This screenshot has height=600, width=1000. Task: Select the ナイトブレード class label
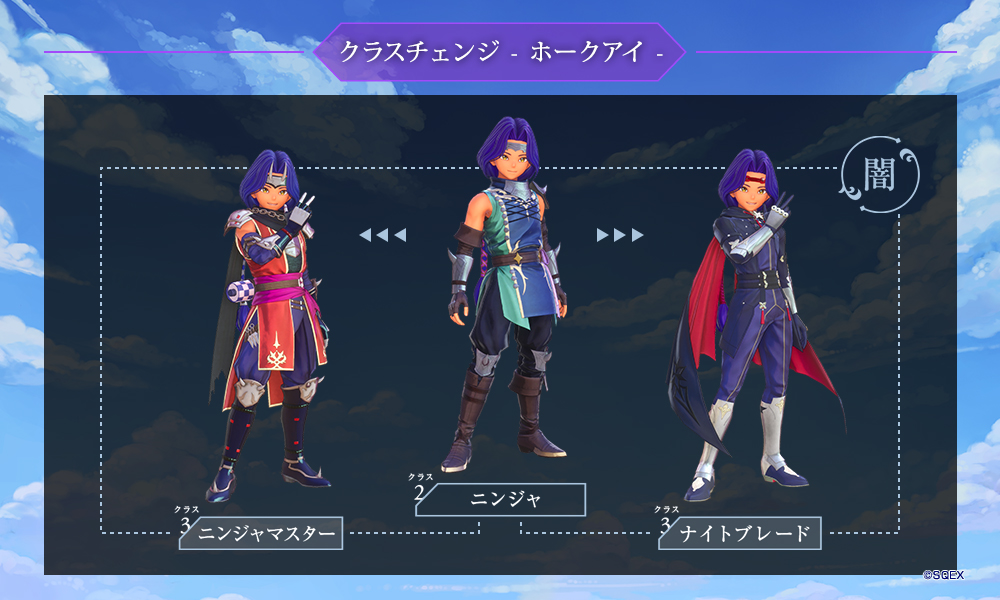pos(744,533)
